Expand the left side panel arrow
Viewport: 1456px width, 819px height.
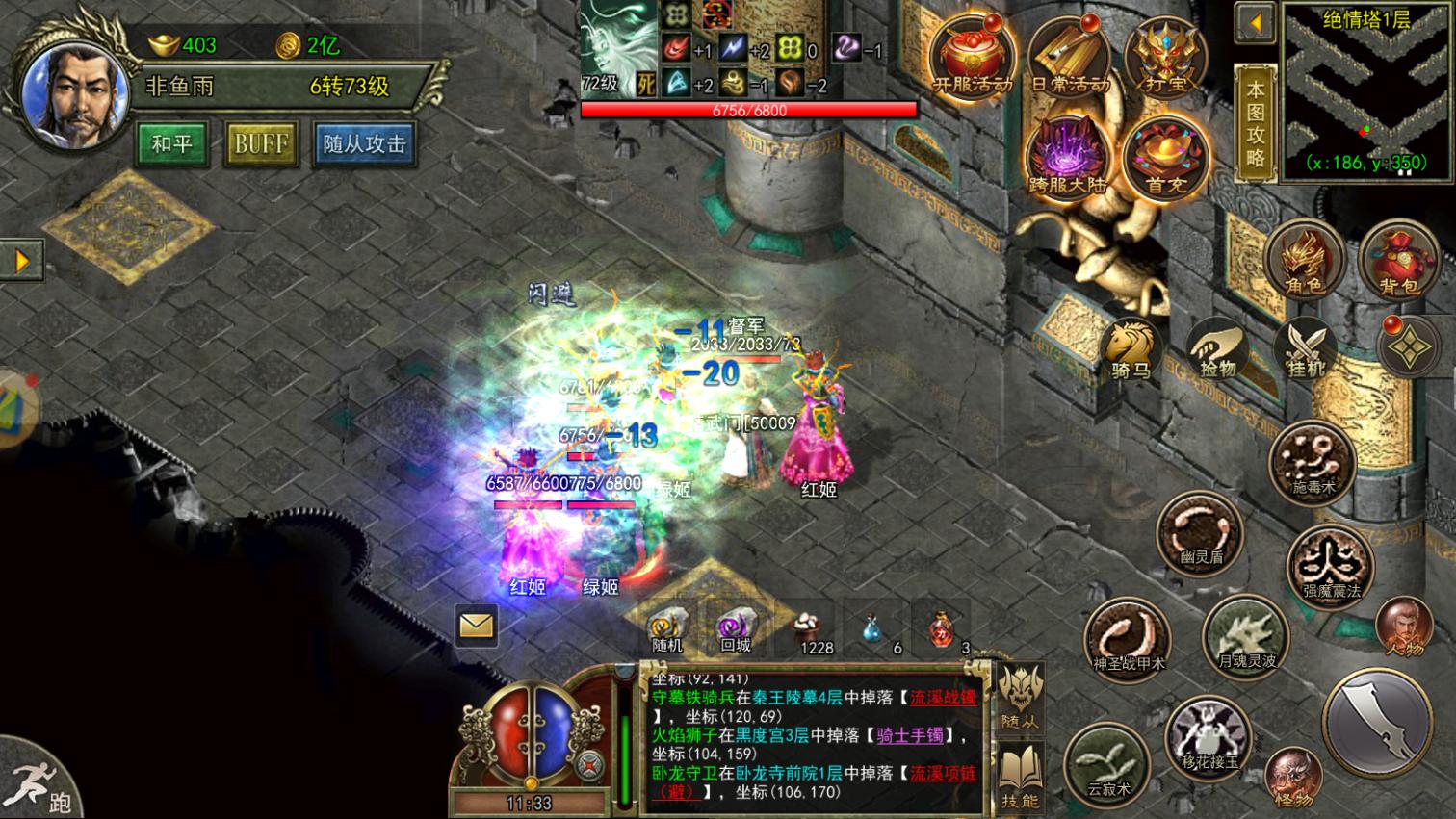20,260
